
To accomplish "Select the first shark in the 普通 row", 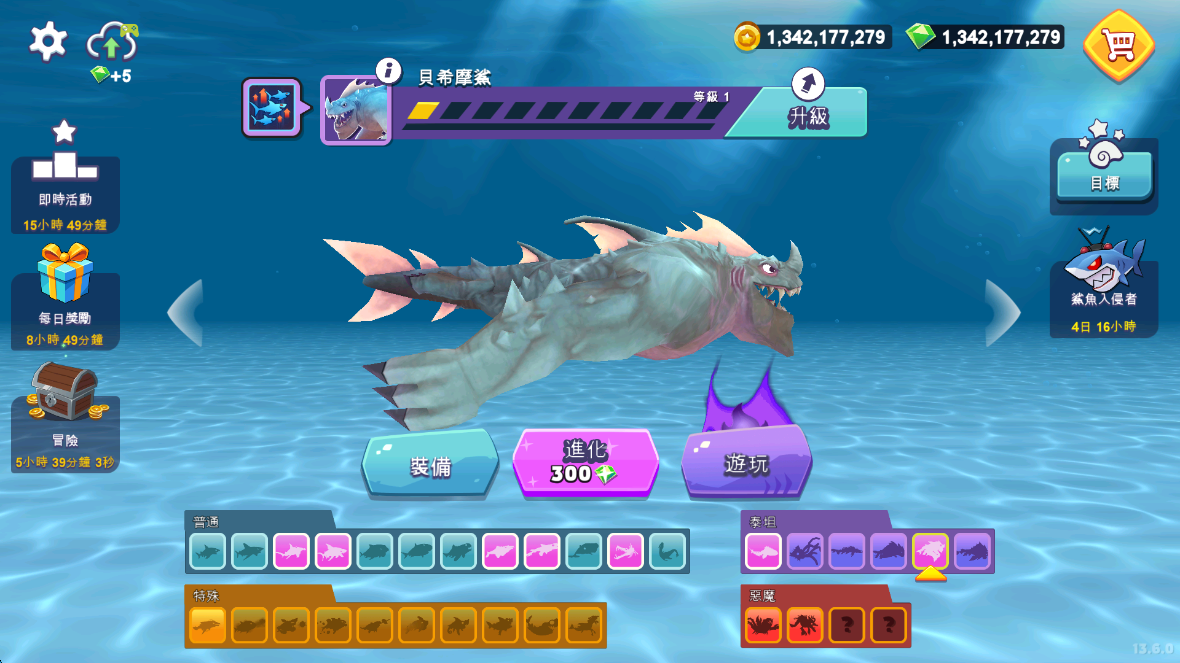I will 208,551.
